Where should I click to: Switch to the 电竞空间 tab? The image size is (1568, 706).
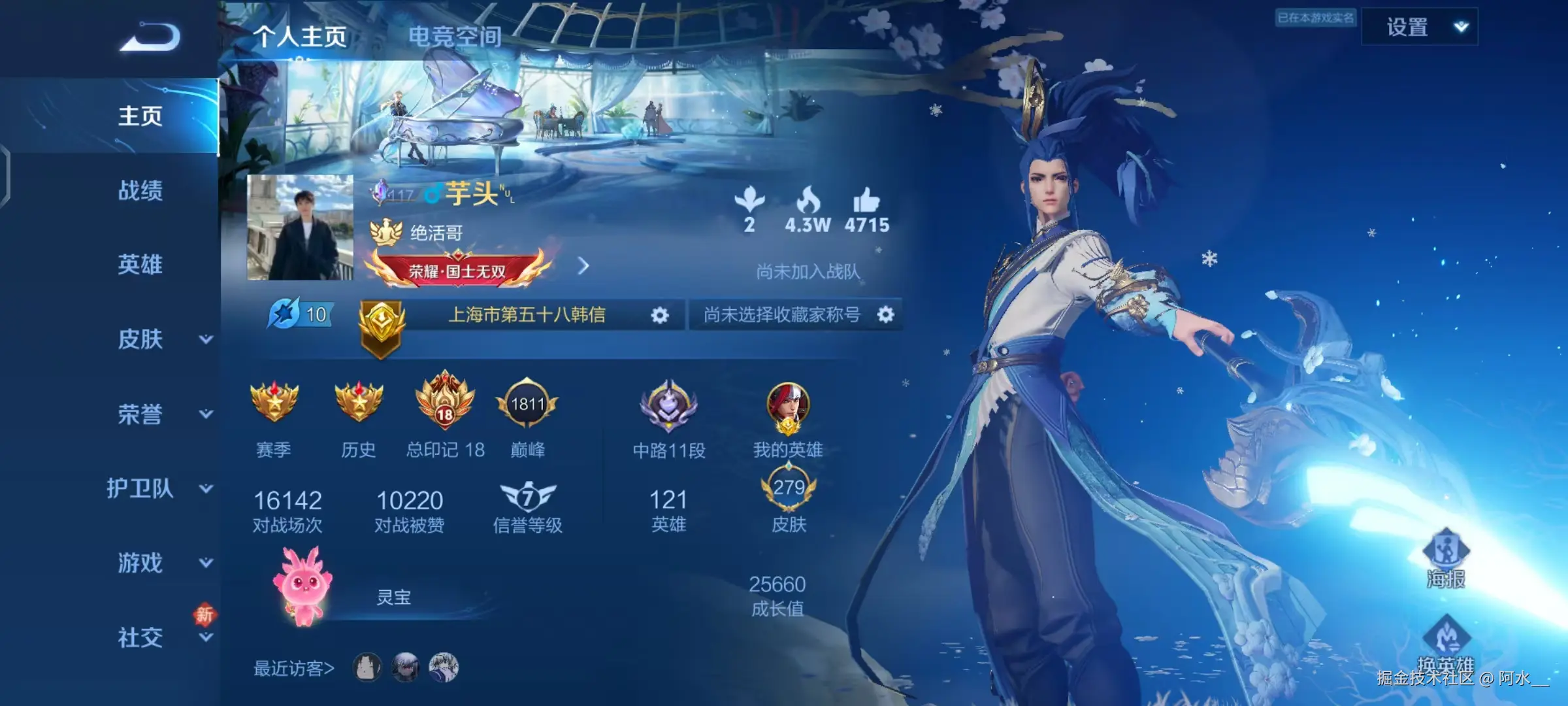pos(455,37)
